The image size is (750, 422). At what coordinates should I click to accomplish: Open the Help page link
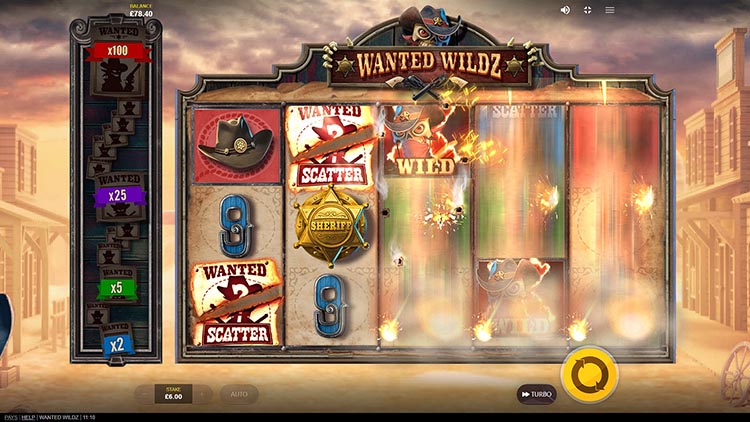point(29,417)
